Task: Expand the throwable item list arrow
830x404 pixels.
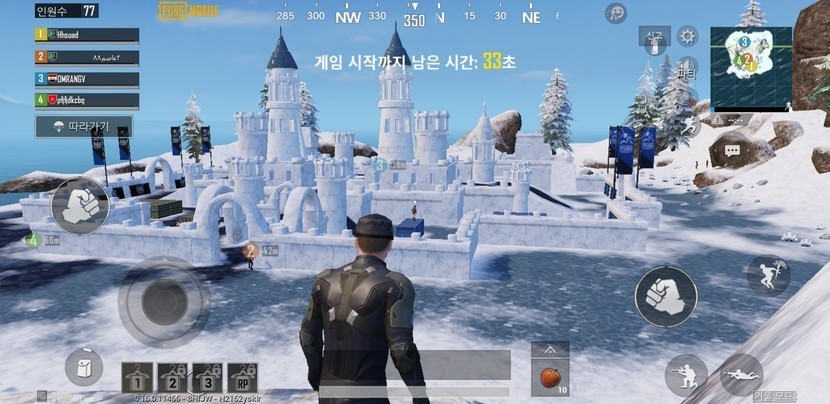Action: [549, 349]
